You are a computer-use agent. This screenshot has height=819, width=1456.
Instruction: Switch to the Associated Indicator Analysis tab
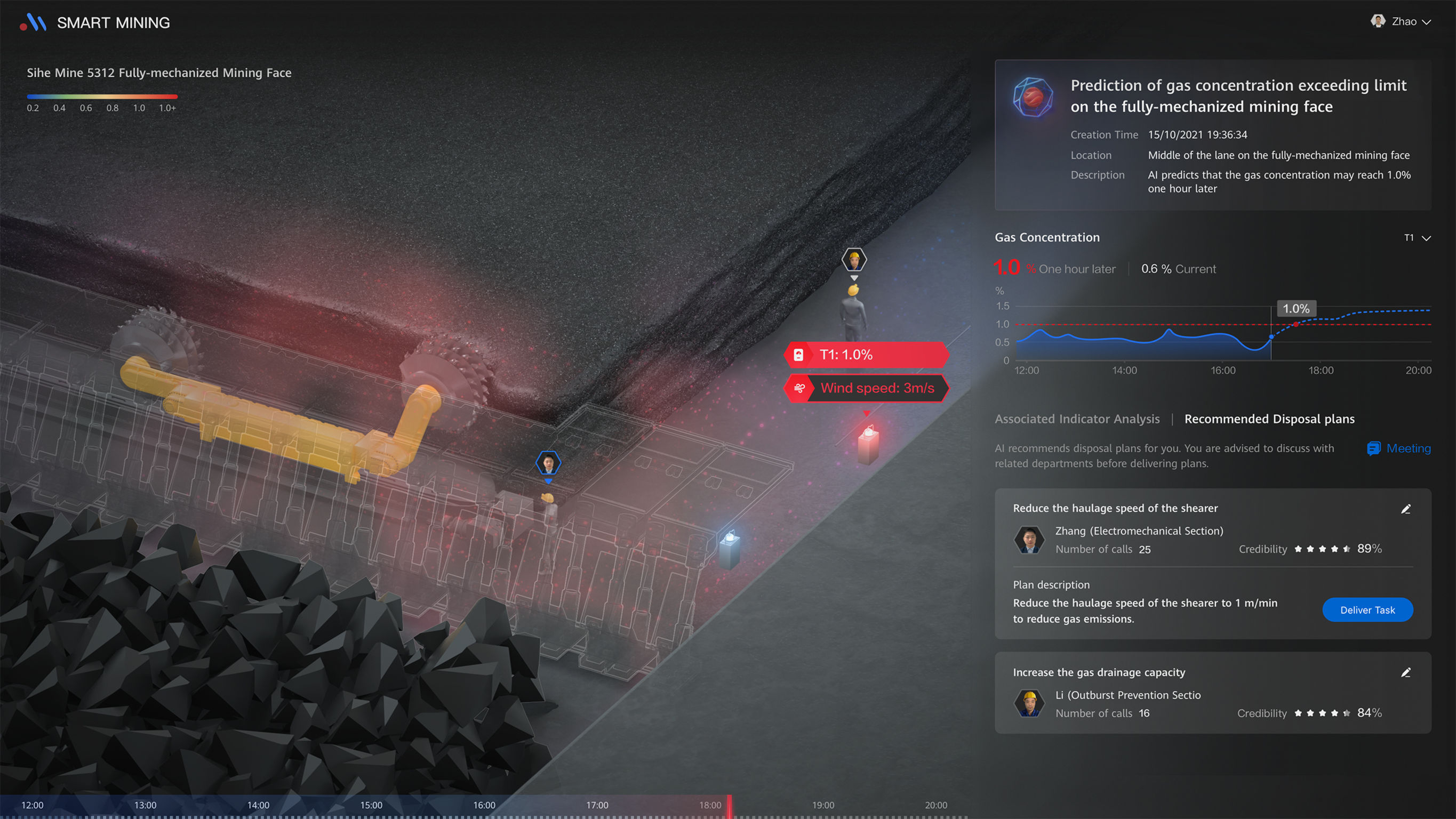tap(1077, 419)
